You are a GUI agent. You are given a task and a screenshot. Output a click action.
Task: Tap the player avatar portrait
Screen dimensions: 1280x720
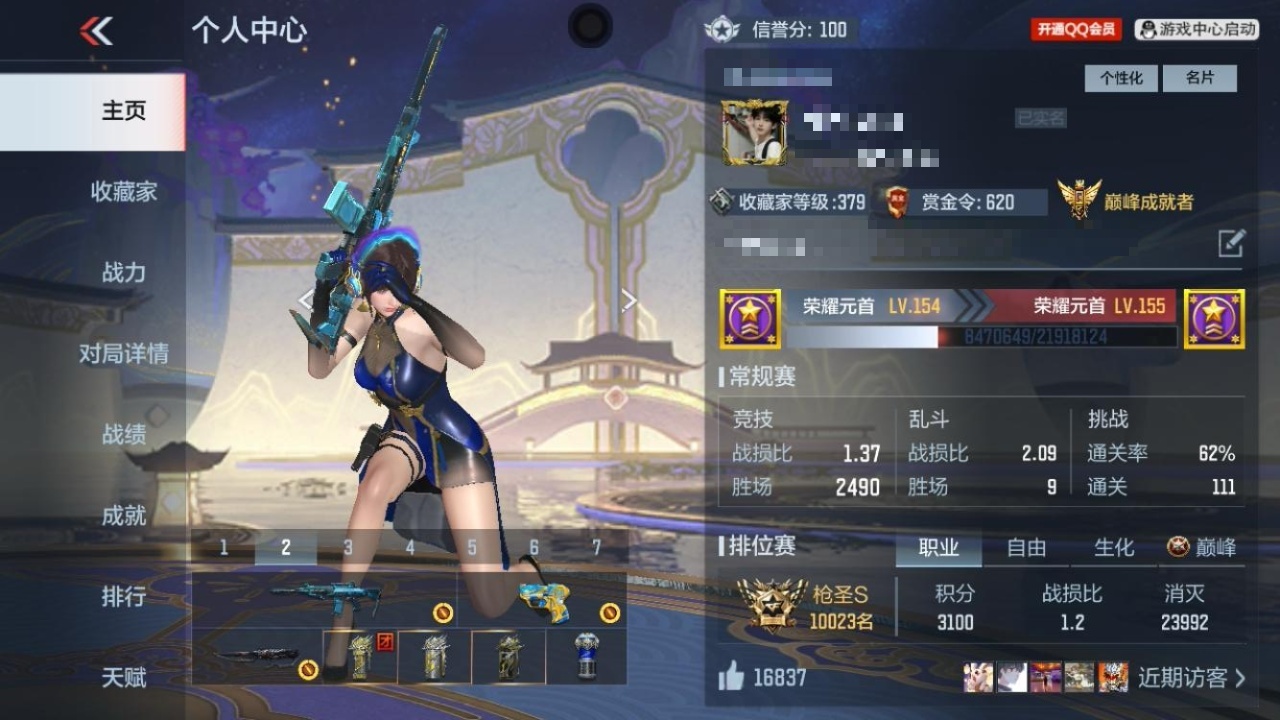click(x=755, y=132)
